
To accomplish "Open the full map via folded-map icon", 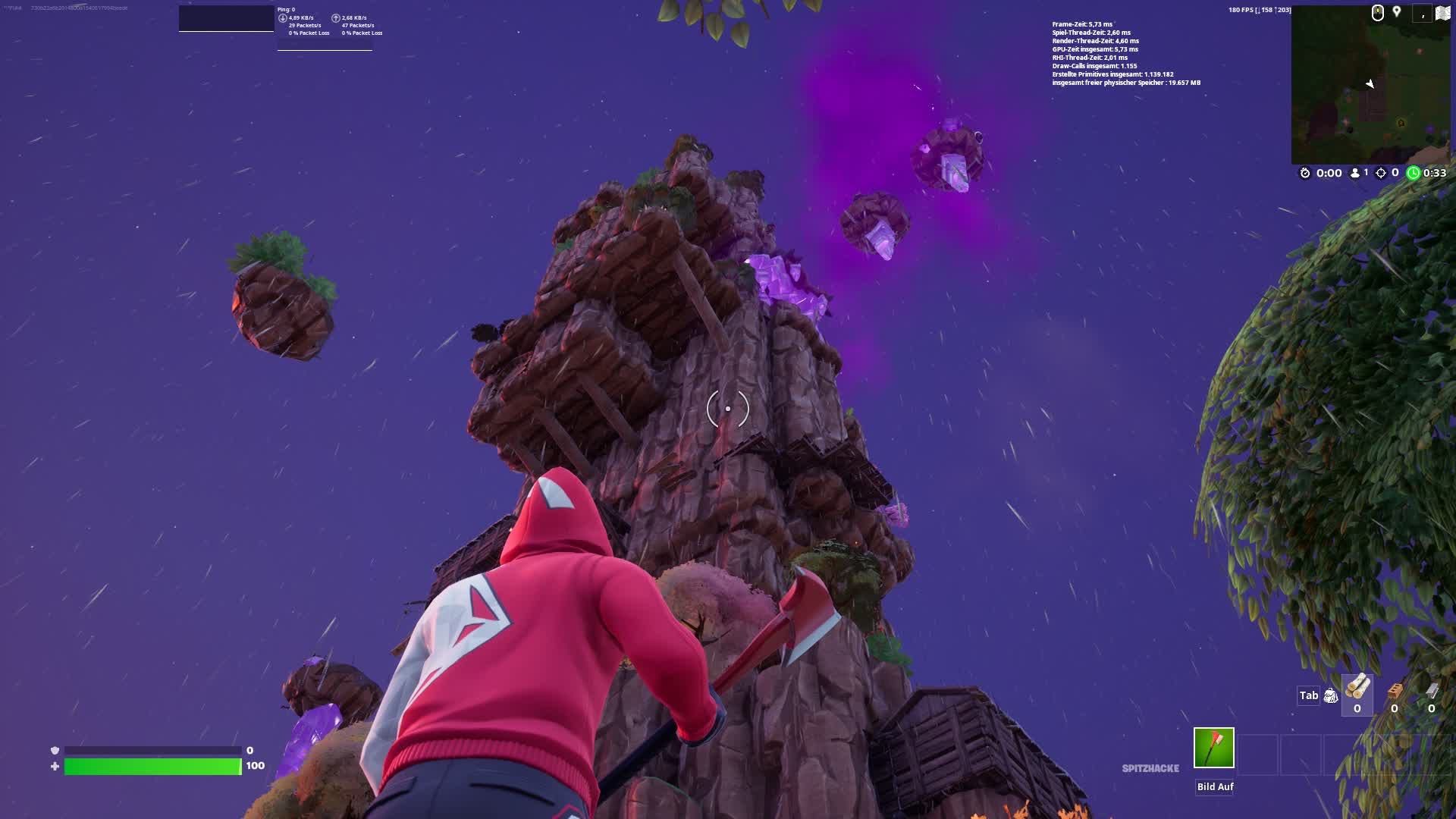I will (1442, 13).
